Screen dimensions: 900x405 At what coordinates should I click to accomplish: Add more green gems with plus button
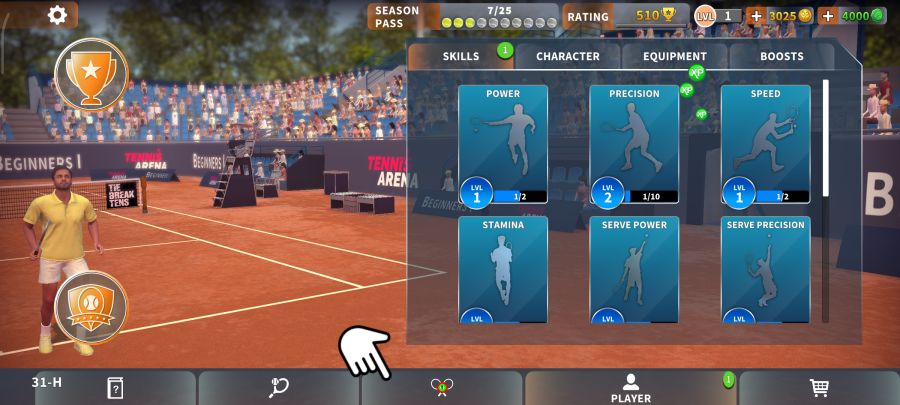point(828,16)
